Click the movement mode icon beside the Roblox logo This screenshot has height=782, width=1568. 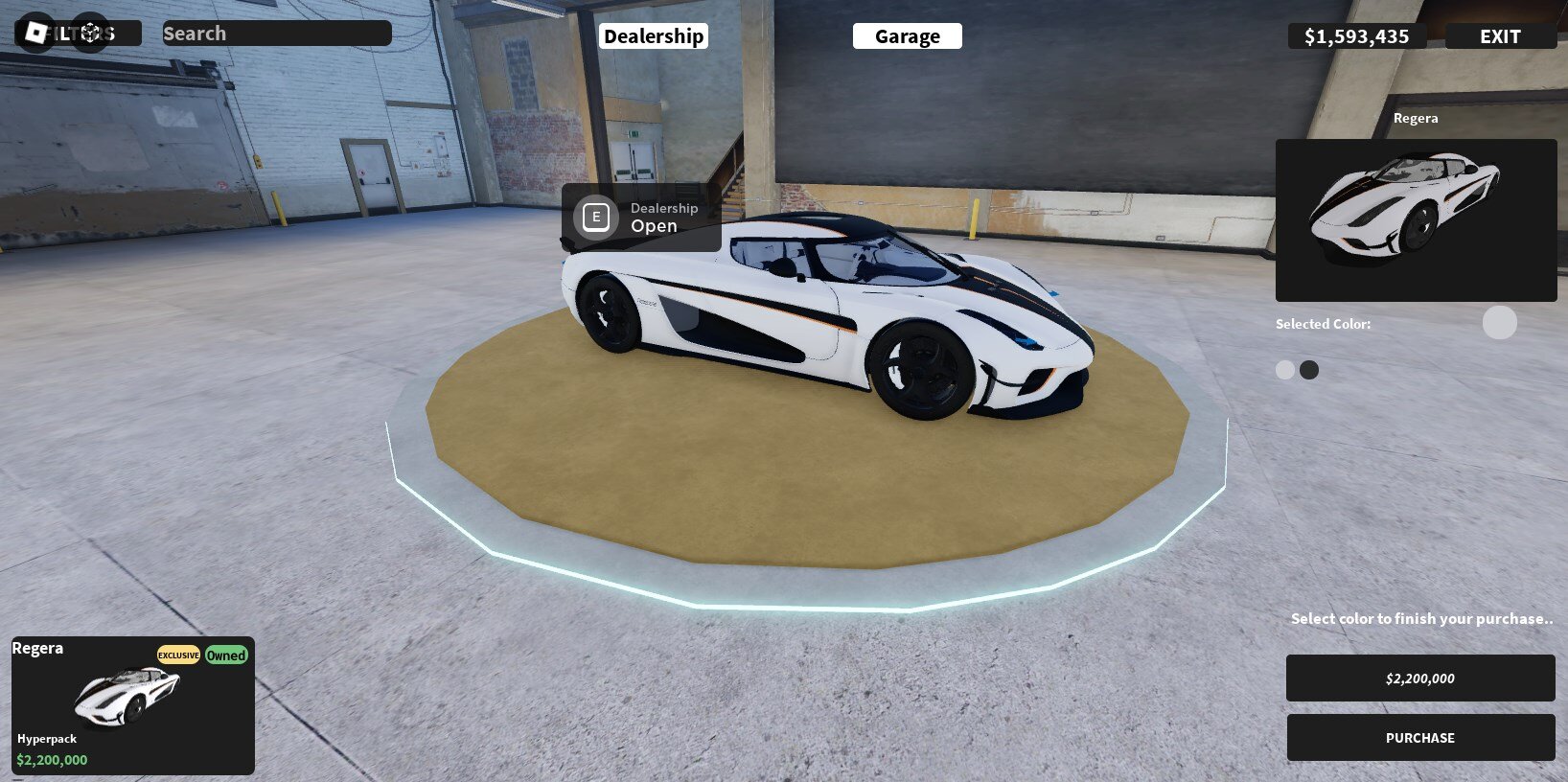tap(90, 32)
